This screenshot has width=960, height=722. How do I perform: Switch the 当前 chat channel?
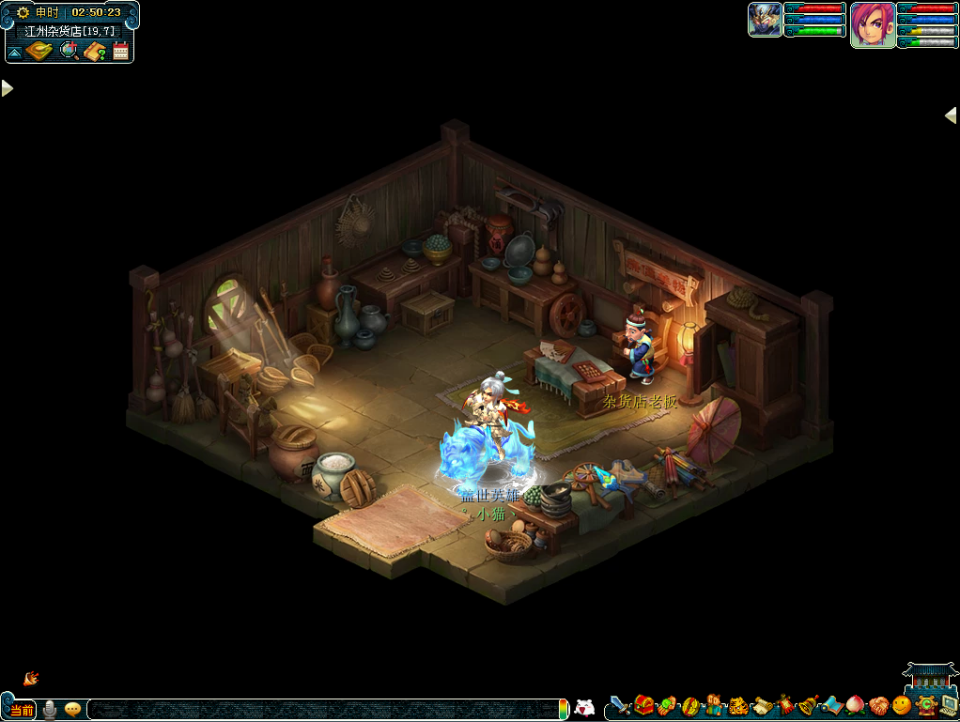[x=21, y=710]
